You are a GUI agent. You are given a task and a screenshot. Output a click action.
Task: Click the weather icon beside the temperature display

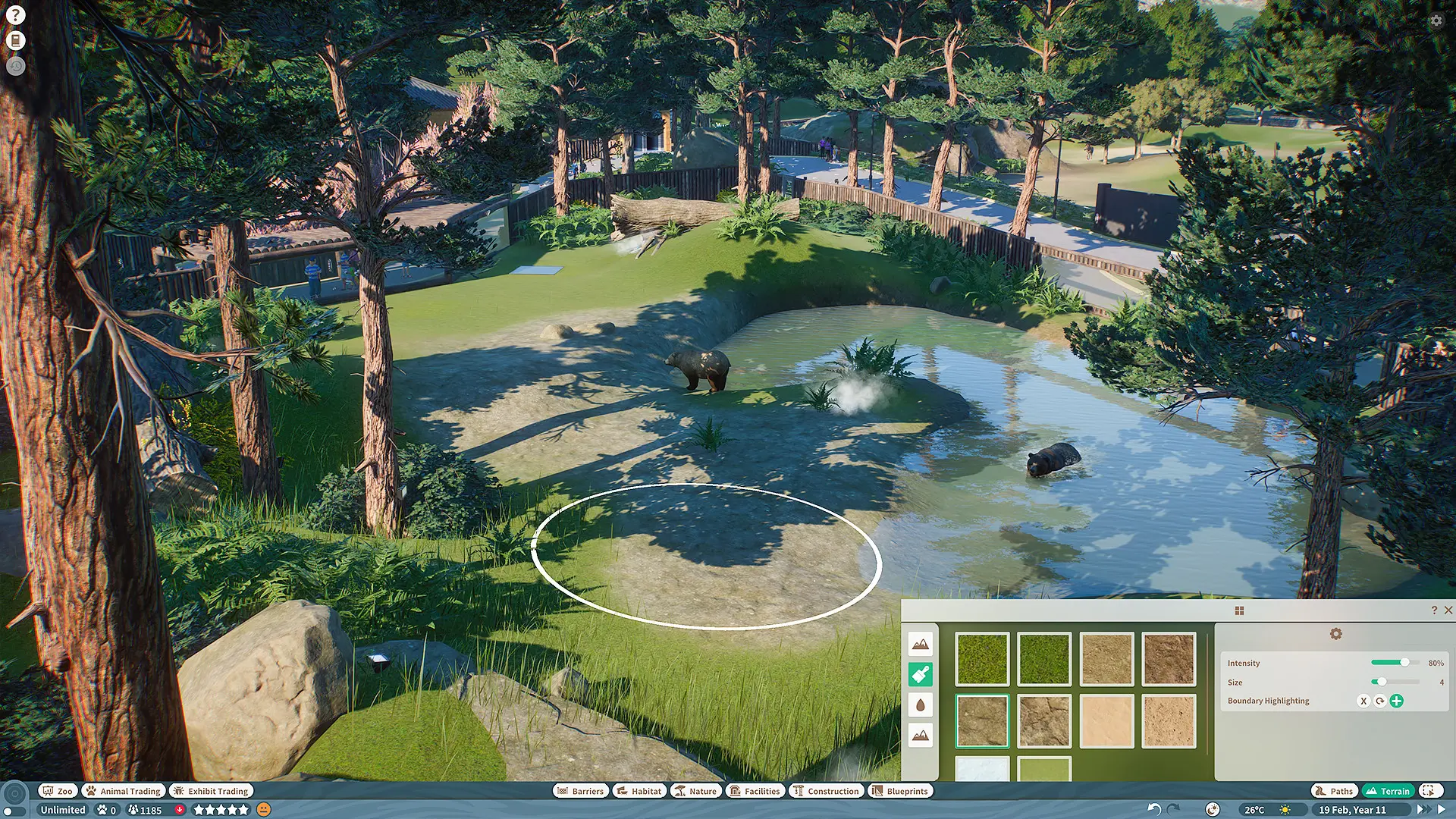(x=1285, y=809)
